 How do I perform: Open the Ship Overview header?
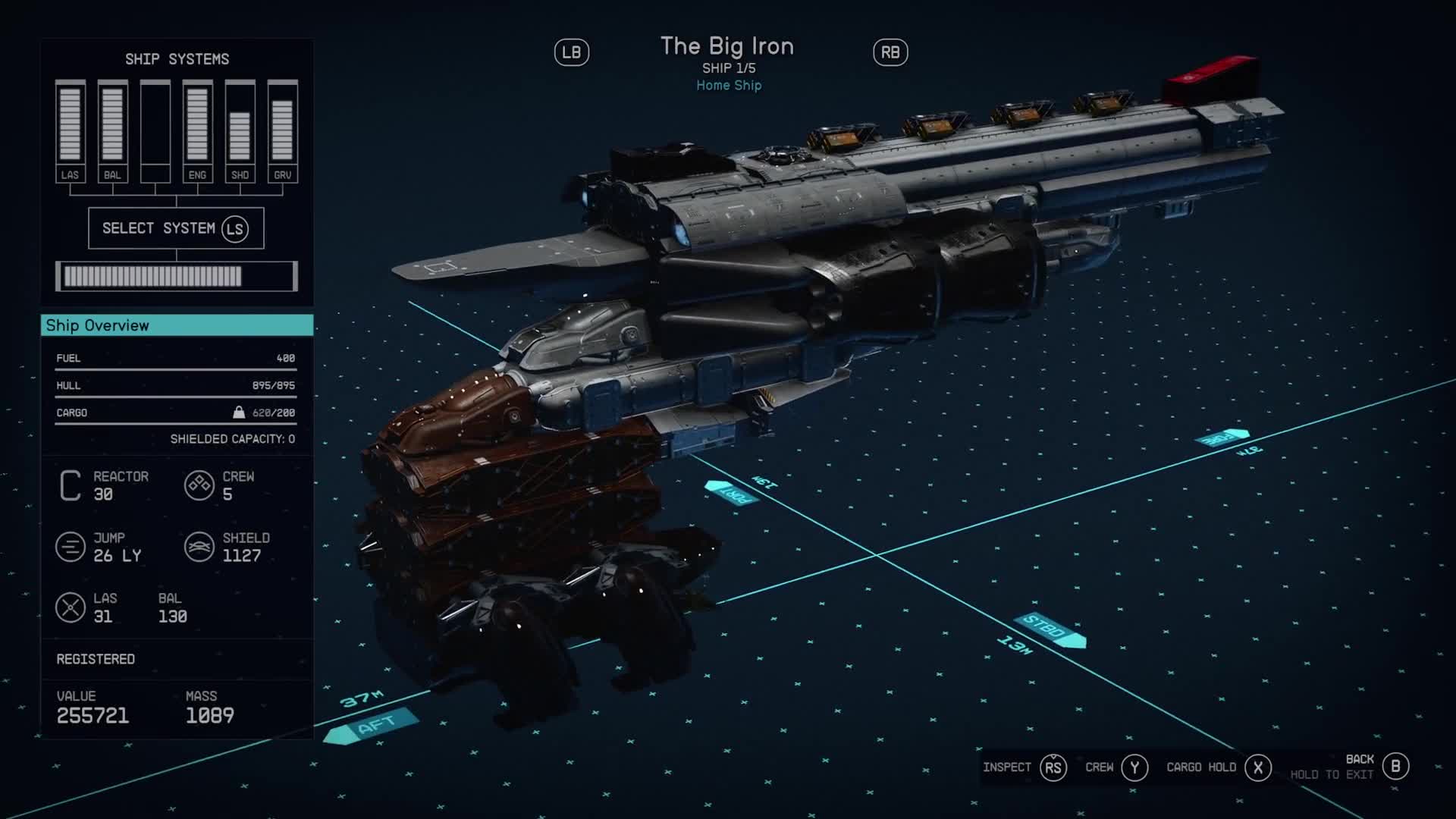coord(177,325)
